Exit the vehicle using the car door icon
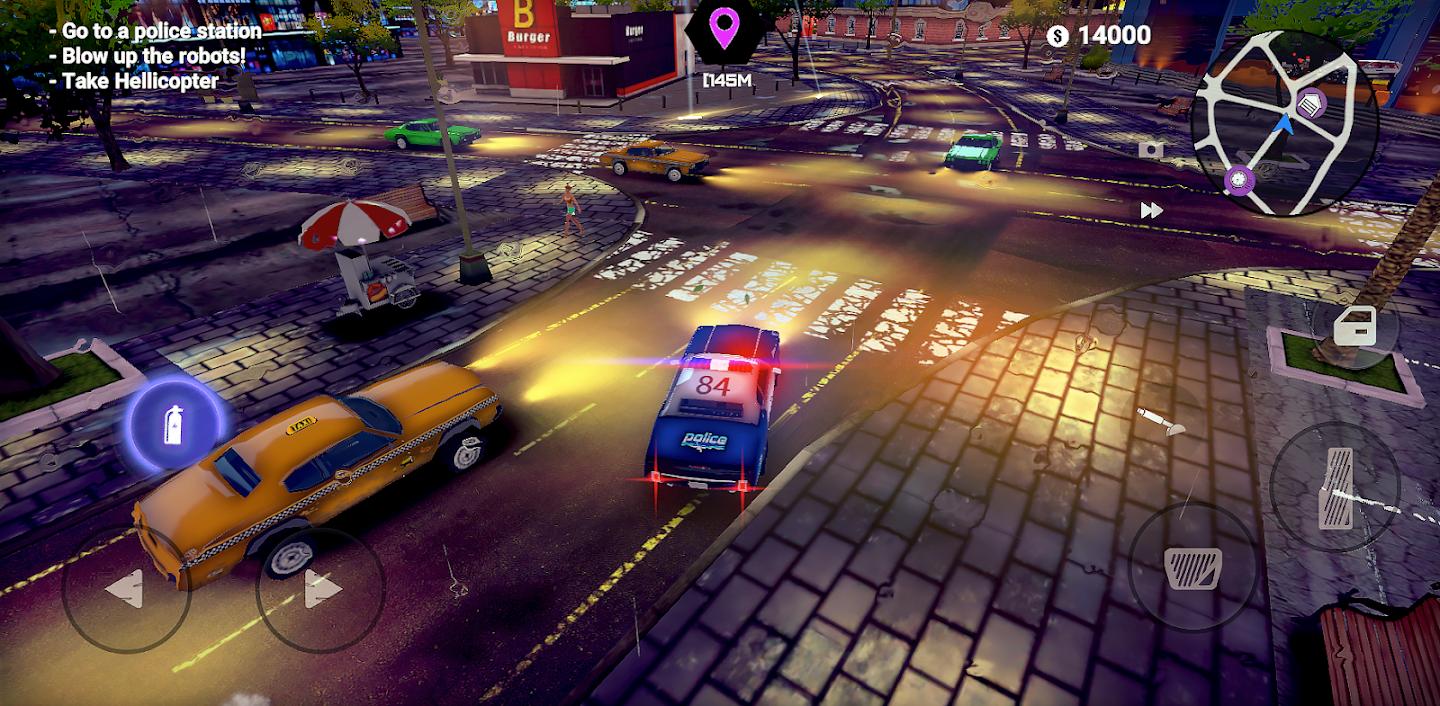1440x706 pixels. point(1355,327)
